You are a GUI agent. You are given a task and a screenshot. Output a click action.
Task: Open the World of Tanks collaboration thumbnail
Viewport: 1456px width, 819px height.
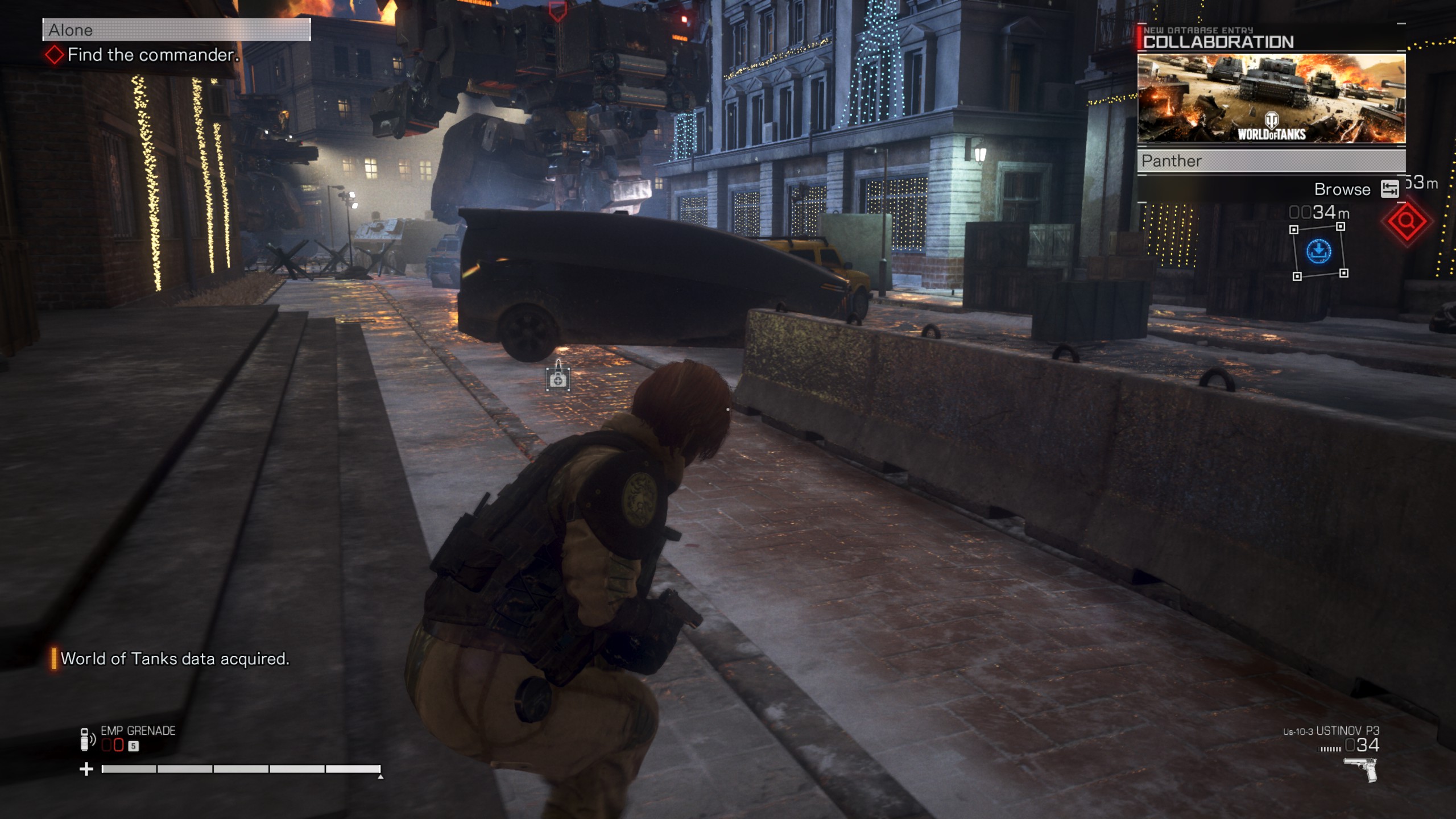tap(1271, 98)
